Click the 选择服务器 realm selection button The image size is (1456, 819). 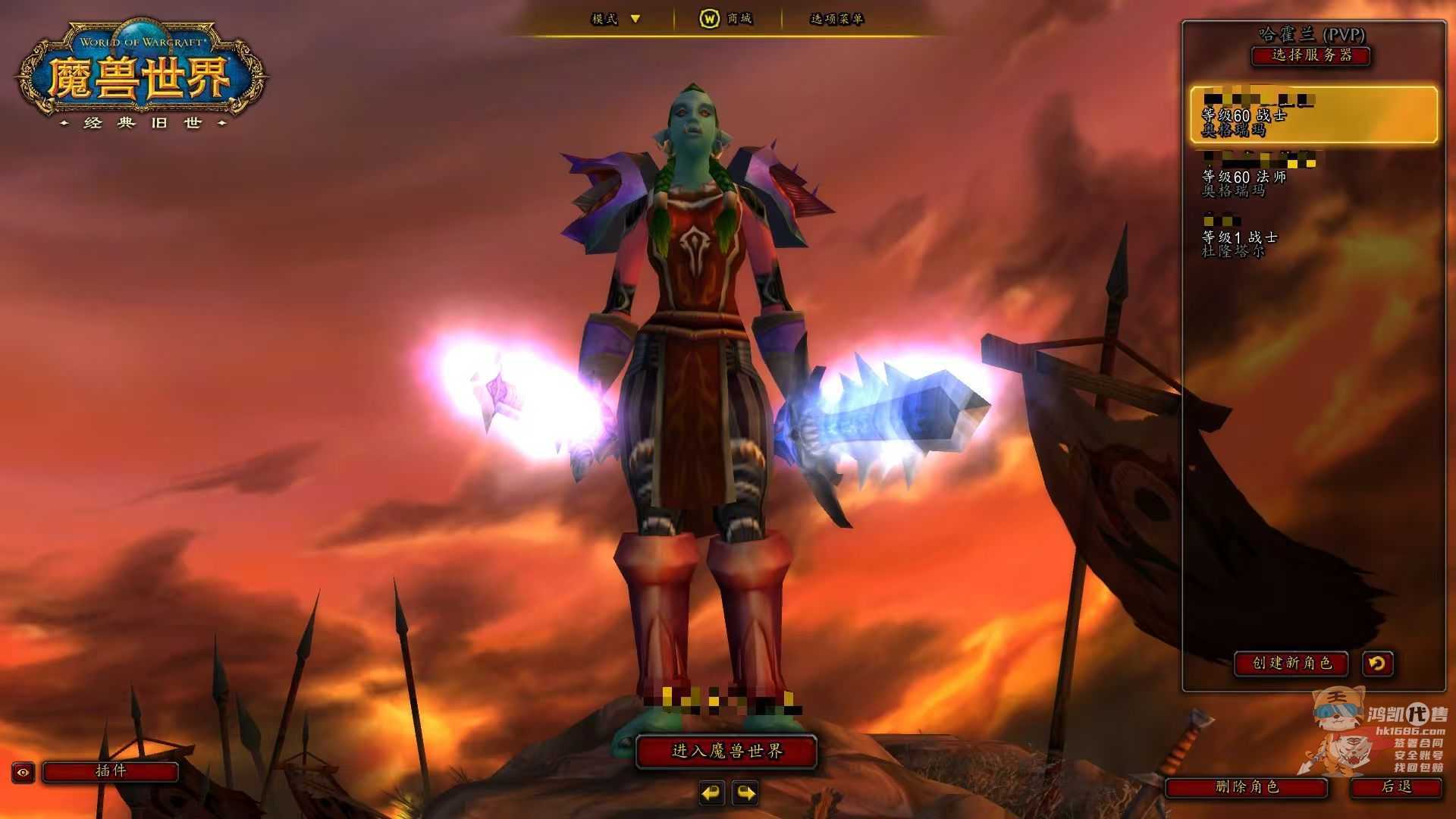[x=1310, y=55]
